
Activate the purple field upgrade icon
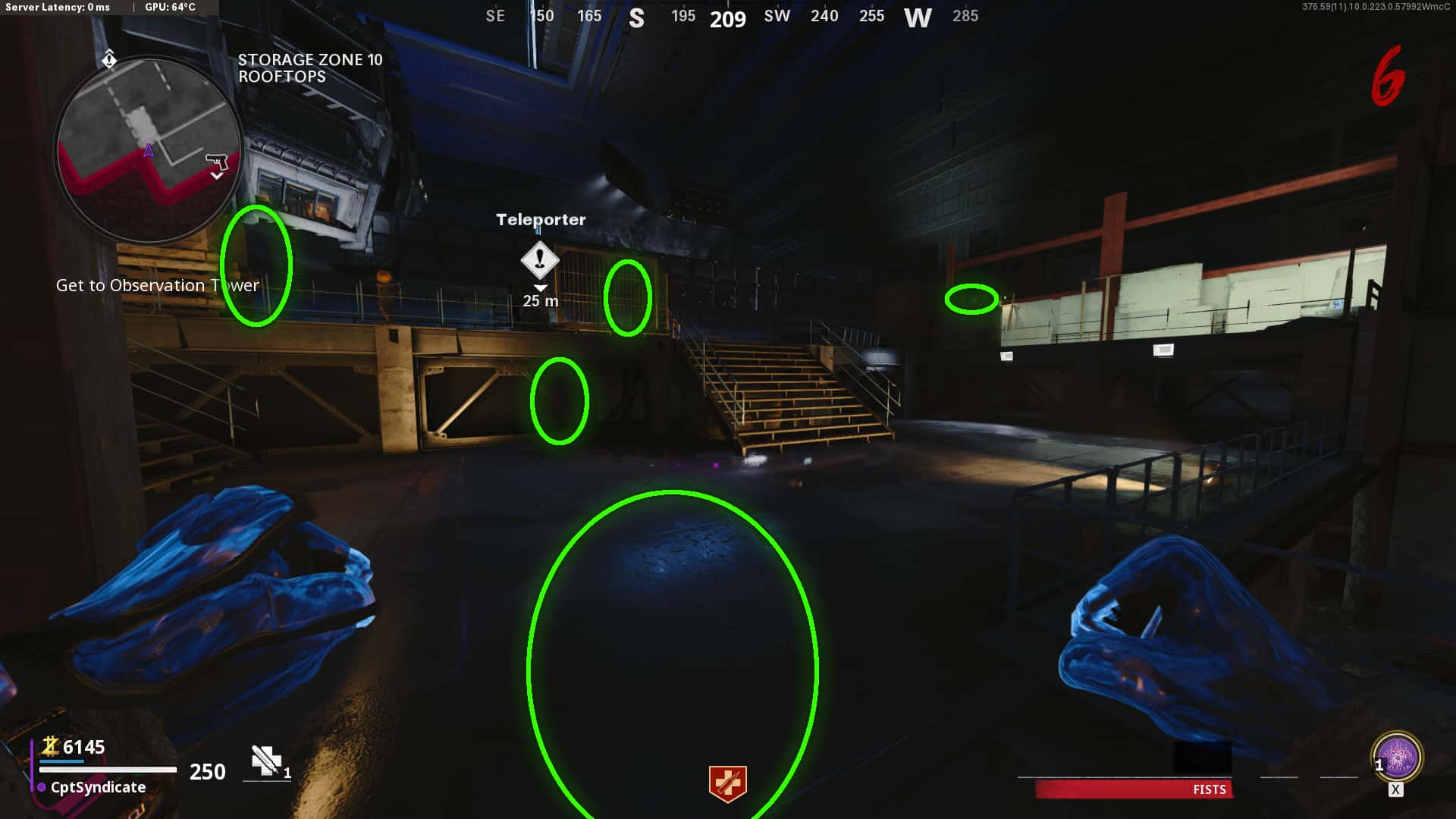point(1397,757)
